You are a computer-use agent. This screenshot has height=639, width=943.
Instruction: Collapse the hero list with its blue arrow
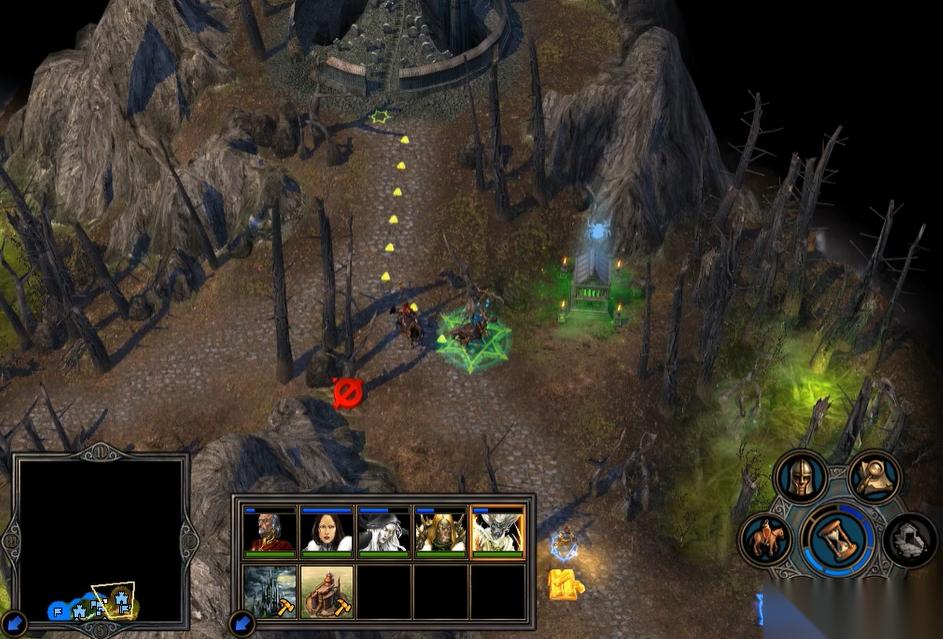241,623
